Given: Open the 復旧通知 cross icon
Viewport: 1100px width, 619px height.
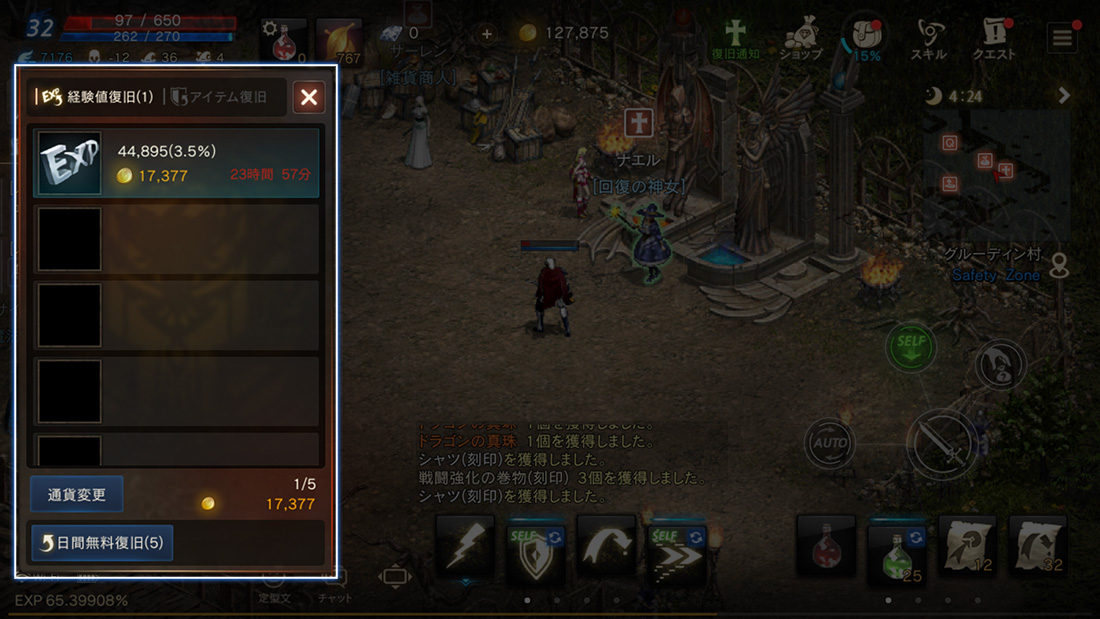Looking at the screenshot, I should coord(736,38).
